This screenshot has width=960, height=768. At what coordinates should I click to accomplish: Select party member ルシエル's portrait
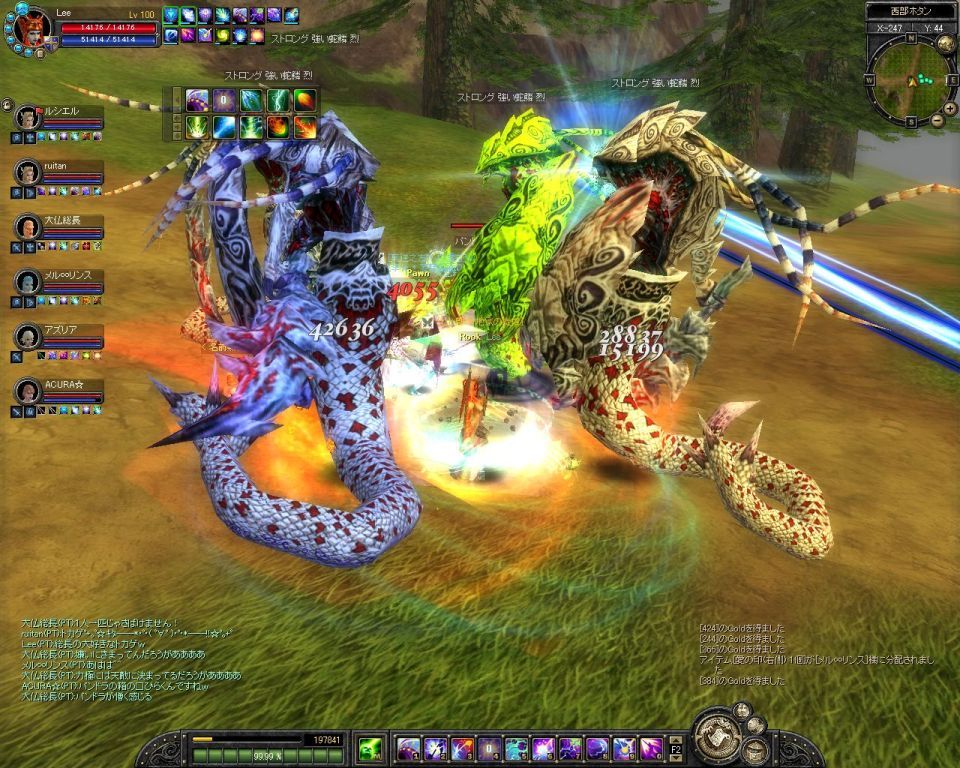(x=27, y=118)
